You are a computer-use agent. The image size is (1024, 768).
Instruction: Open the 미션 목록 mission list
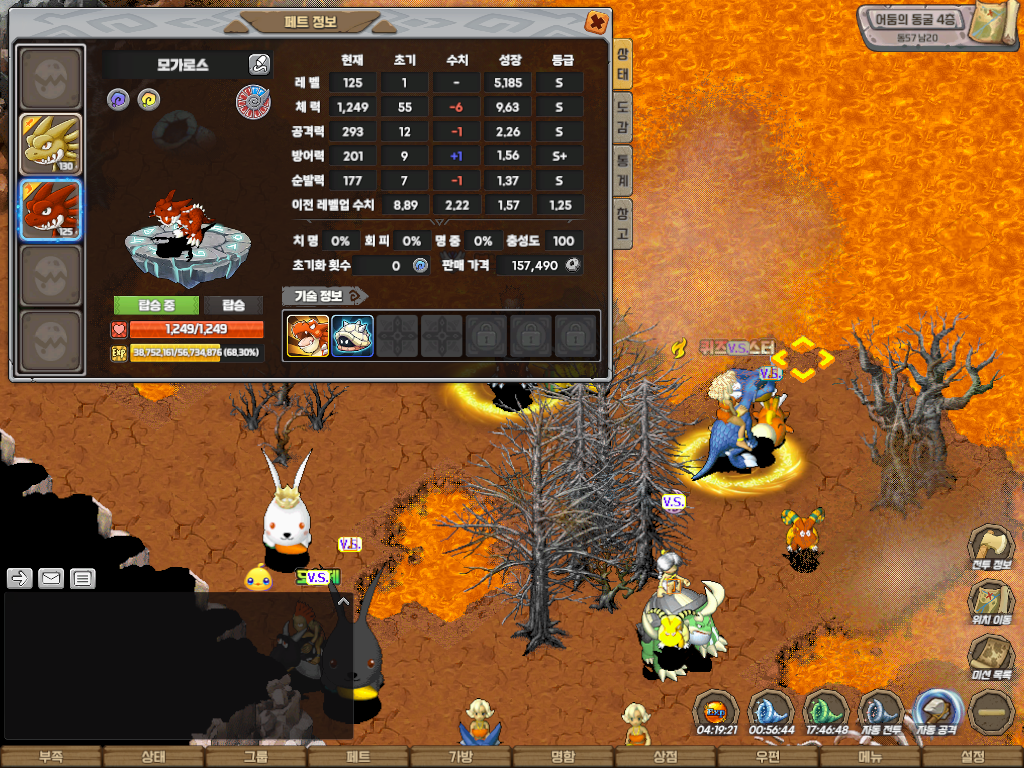tap(988, 658)
